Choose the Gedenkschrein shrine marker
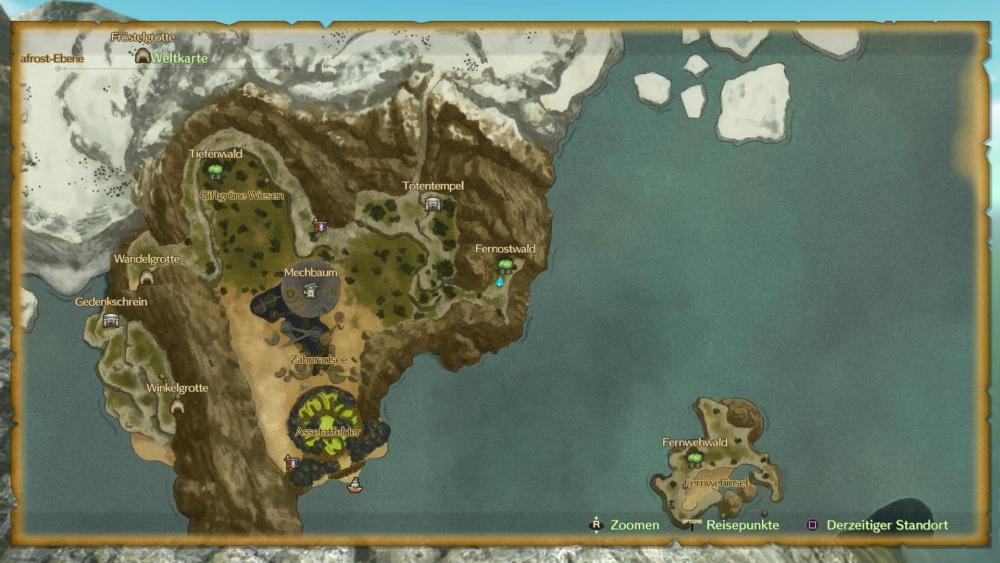 click(x=111, y=320)
